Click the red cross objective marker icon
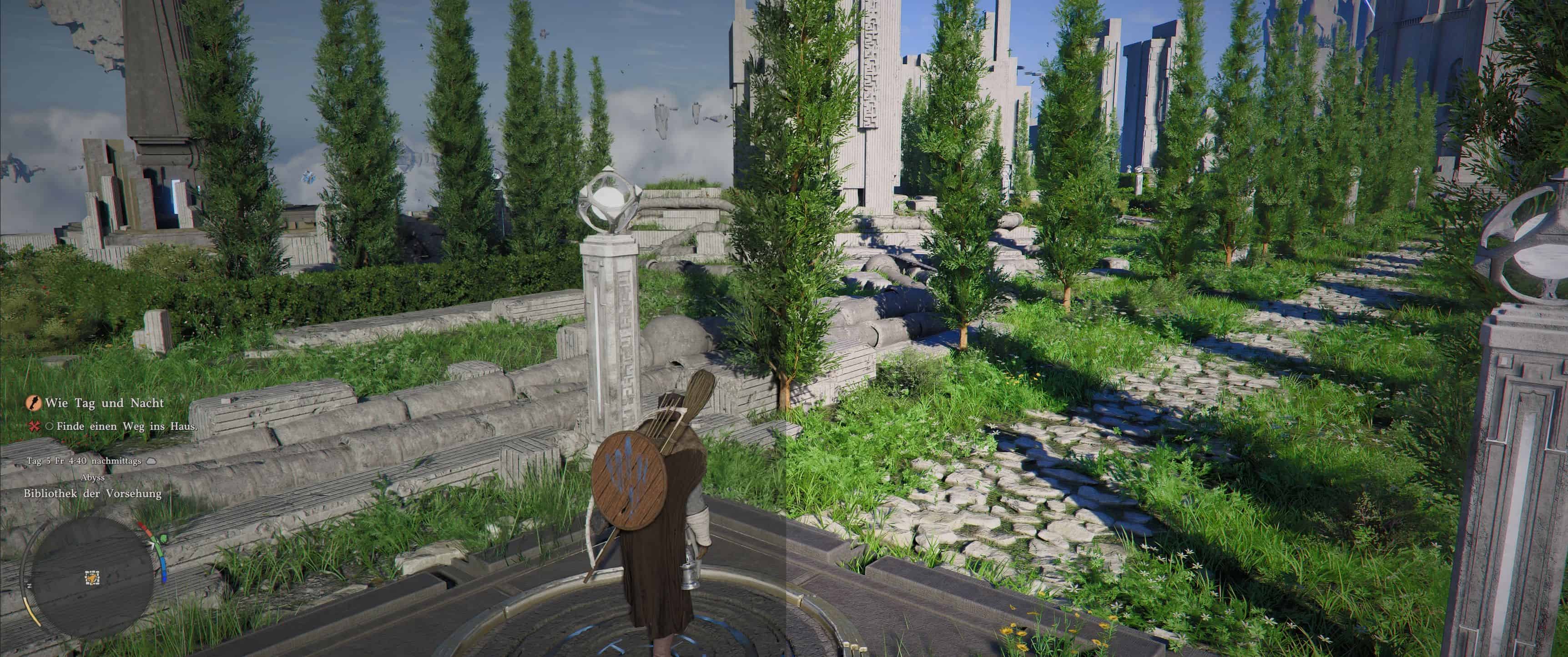1568x657 pixels. (35, 426)
